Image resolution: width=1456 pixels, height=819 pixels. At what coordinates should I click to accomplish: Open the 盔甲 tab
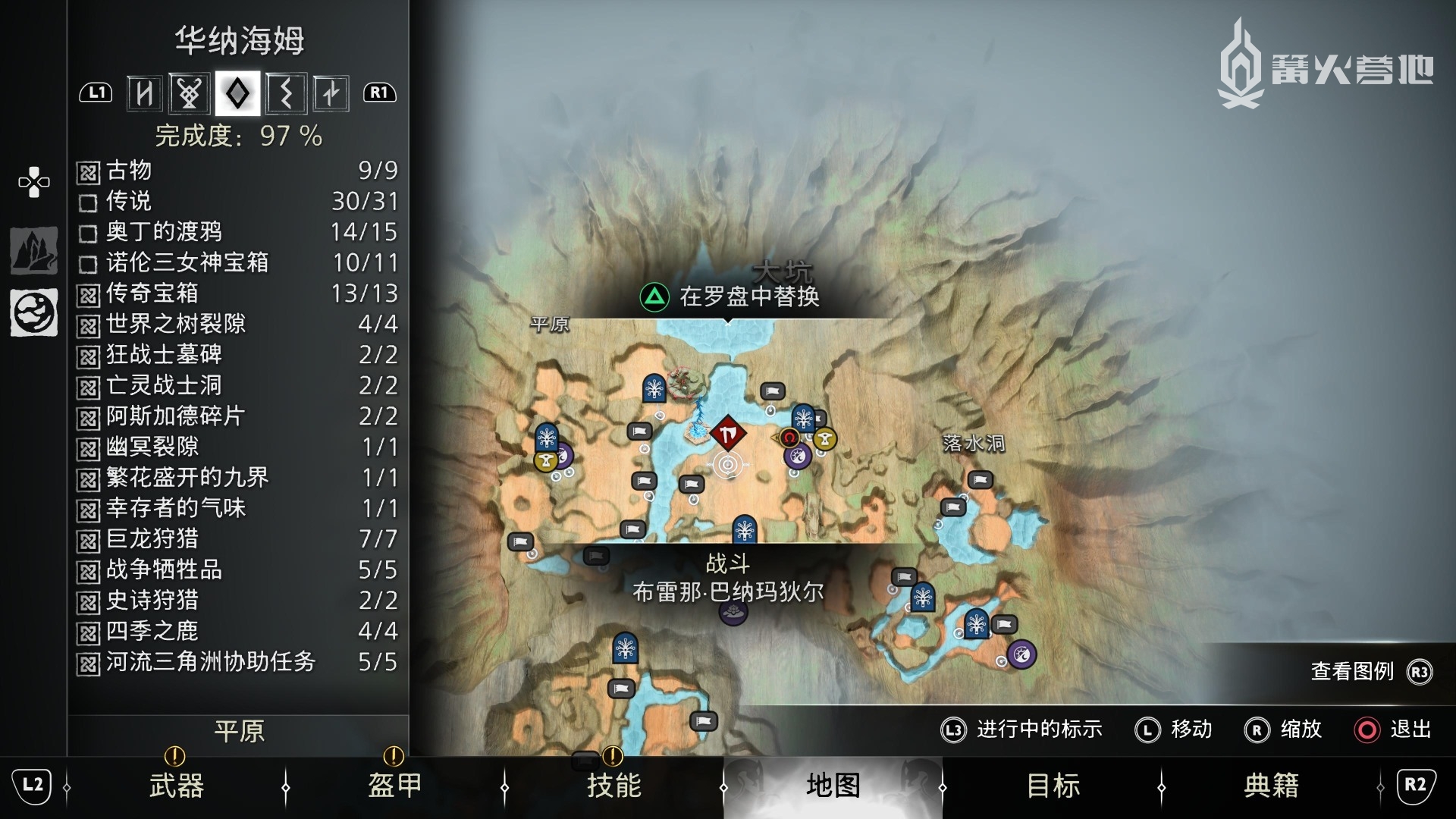pos(394,785)
